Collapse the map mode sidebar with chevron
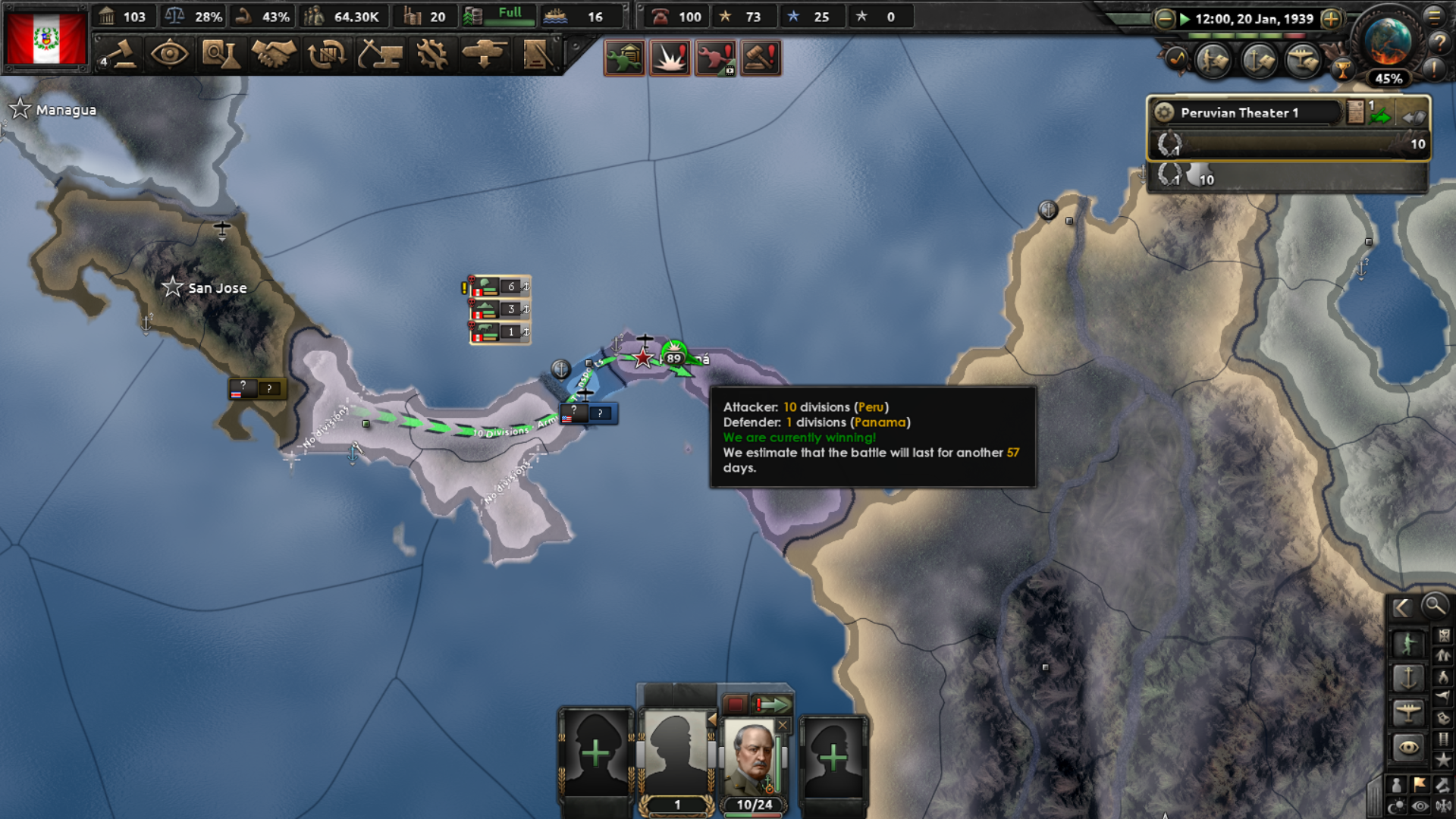Screen dimensions: 1456x819 1400,607
